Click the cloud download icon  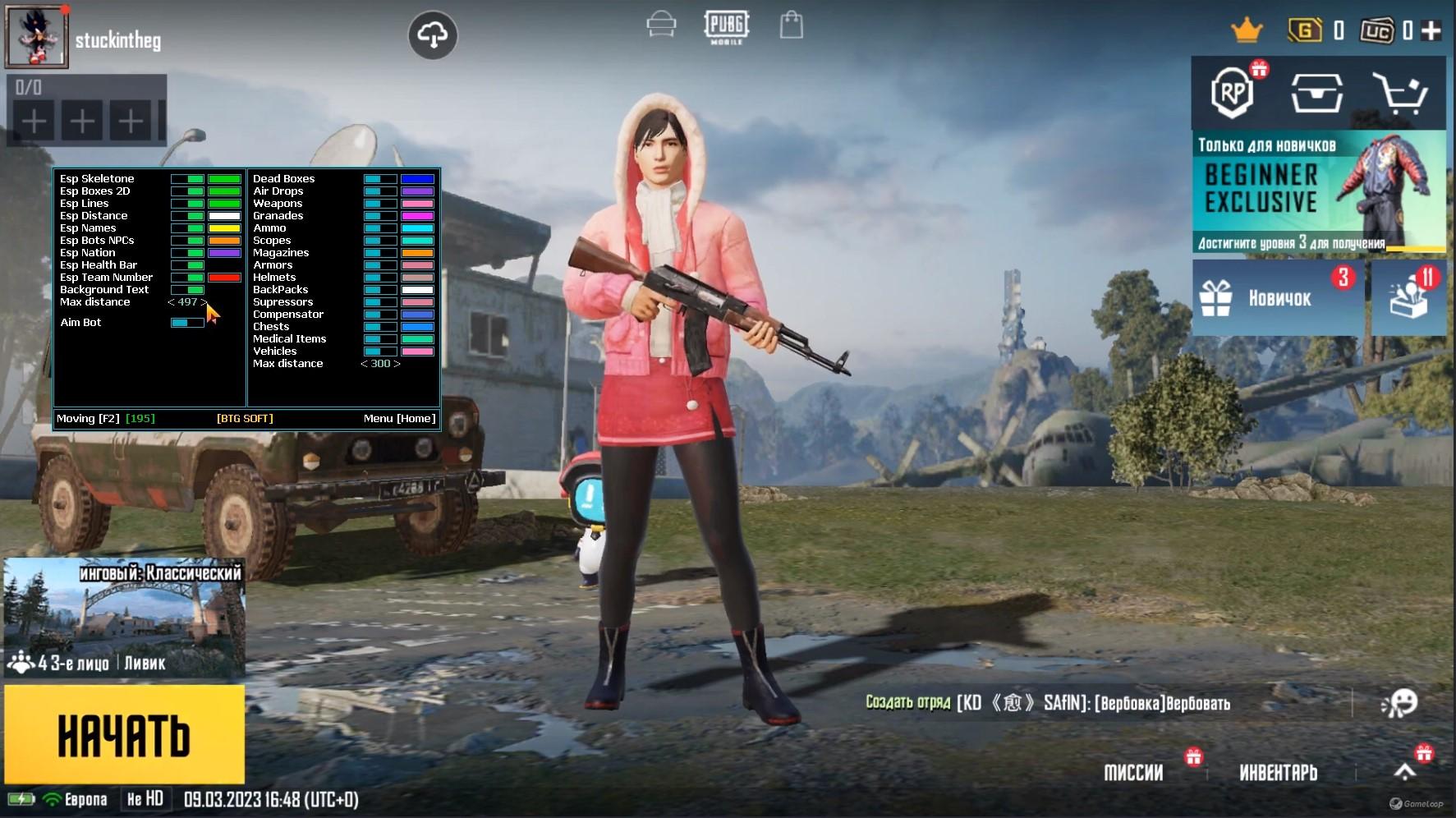point(433,34)
